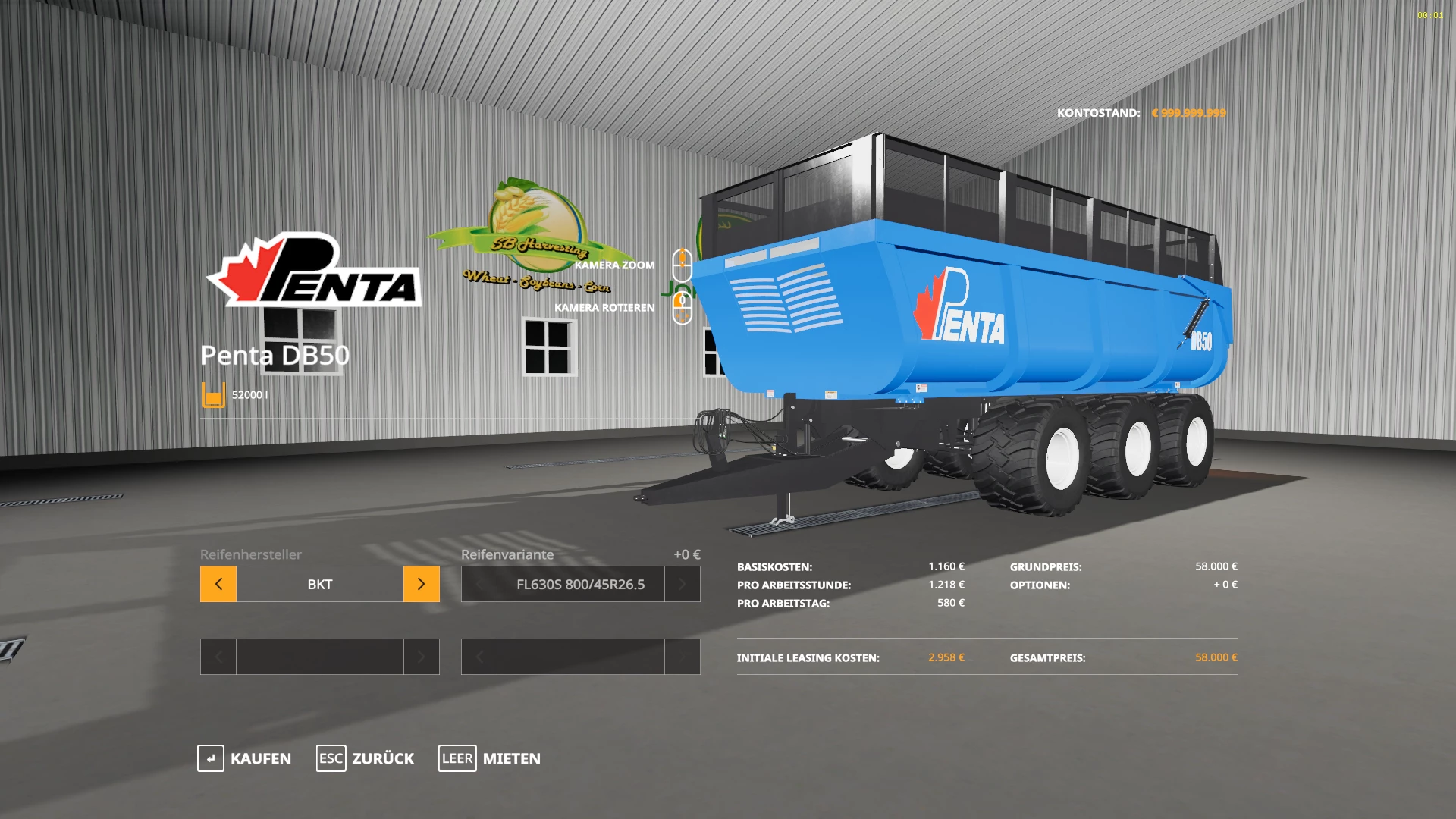Viewport: 1456px width, 819px height.
Task: Select the BKT tire manufacturer field
Action: [x=318, y=584]
